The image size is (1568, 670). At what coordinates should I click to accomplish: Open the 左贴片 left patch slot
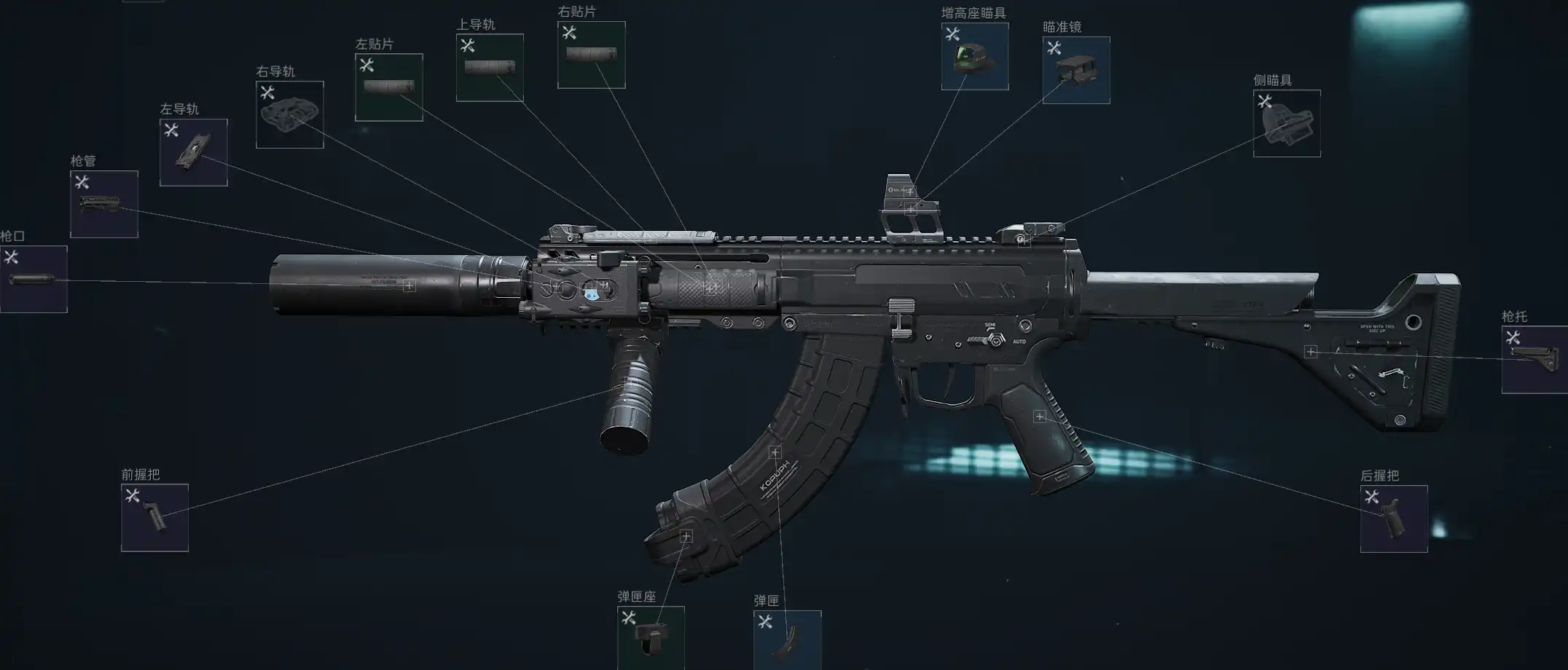(389, 87)
